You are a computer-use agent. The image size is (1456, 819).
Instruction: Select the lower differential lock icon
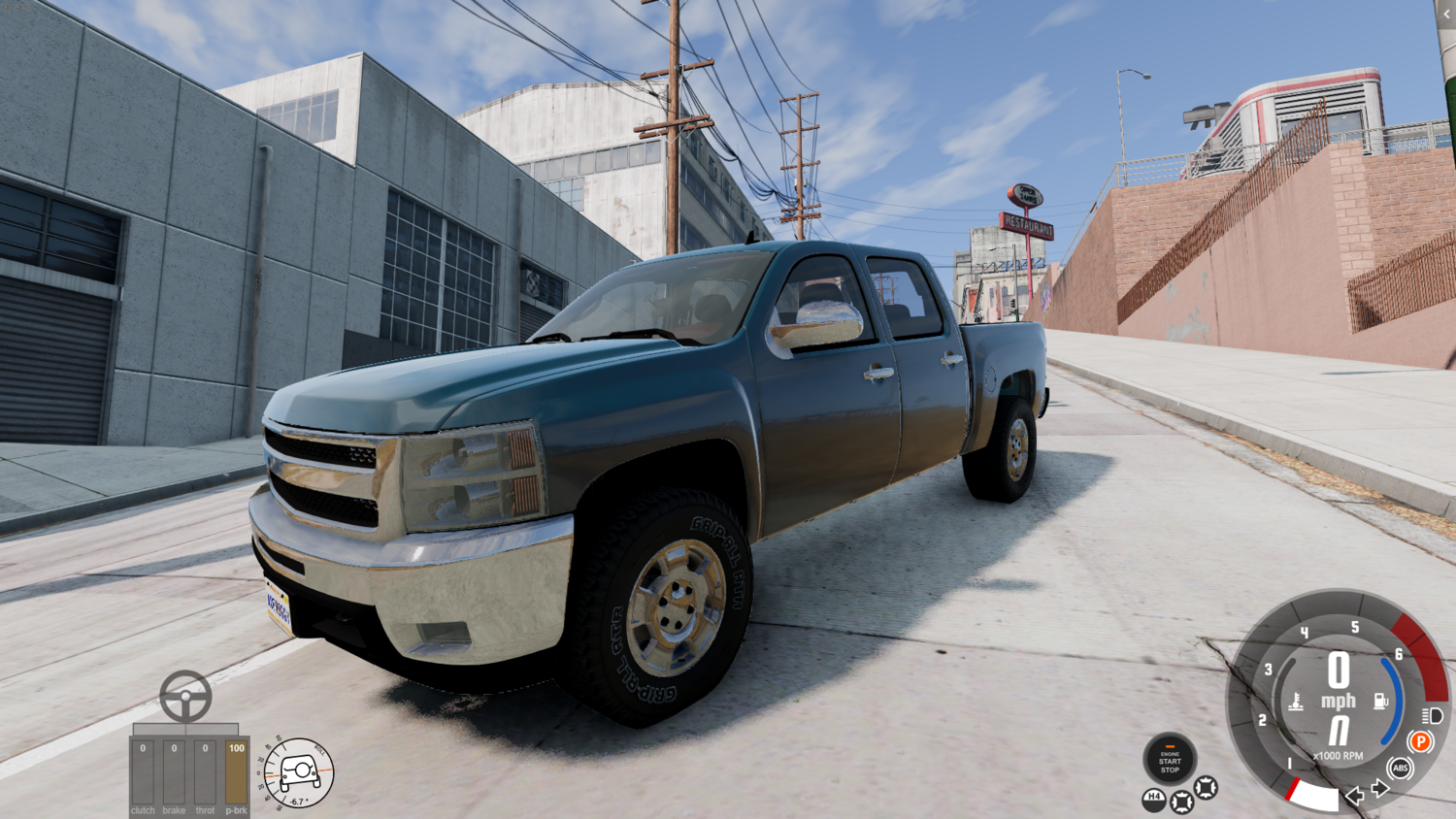click(x=1181, y=801)
